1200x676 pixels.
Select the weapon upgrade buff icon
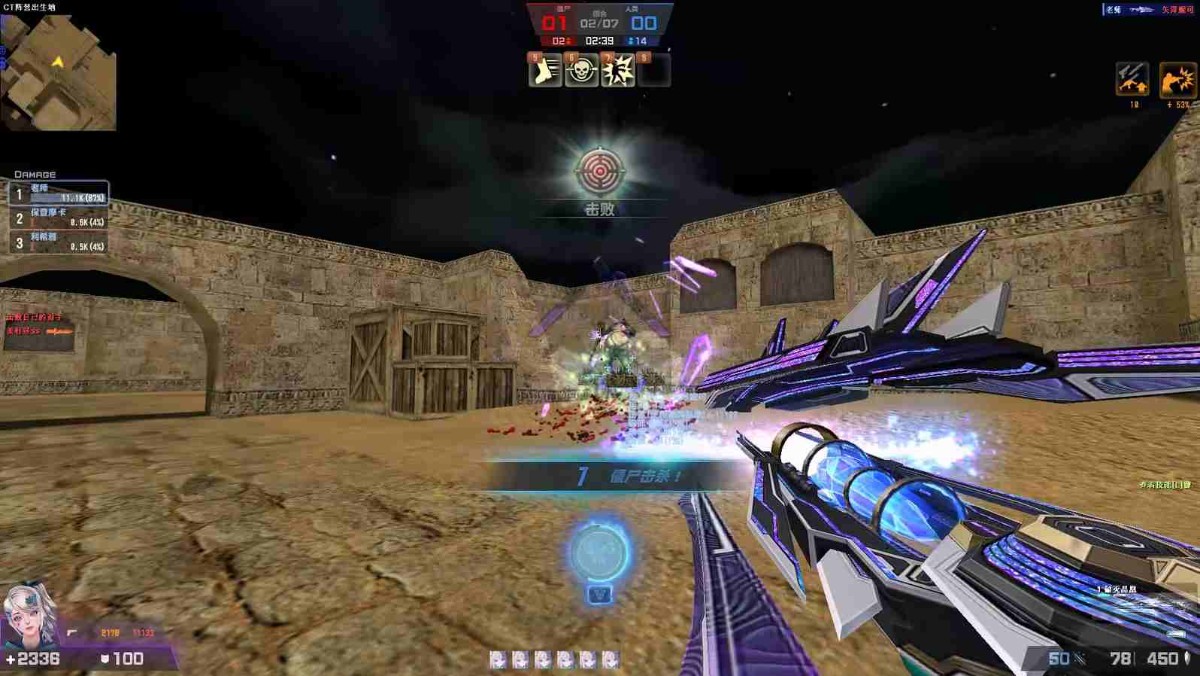1132,80
